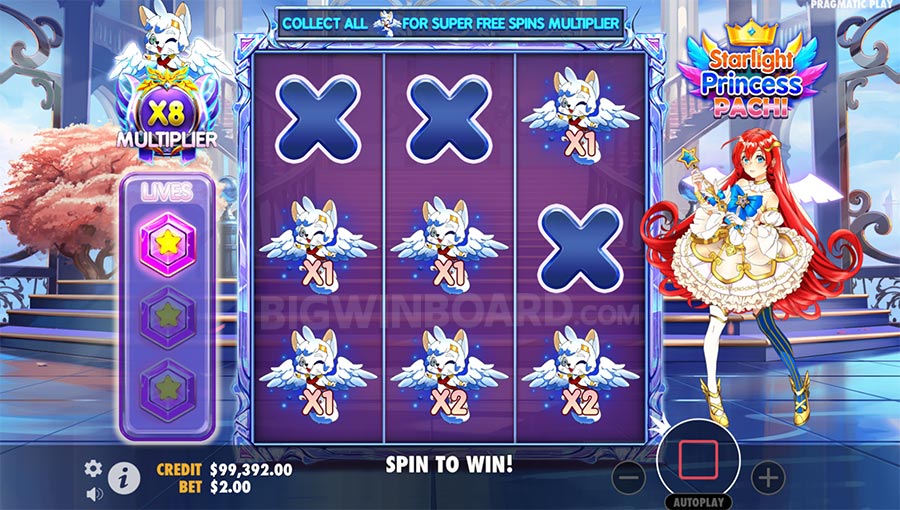The image size is (900, 510).
Task: Open settings with the gear icon
Action: pos(93,468)
